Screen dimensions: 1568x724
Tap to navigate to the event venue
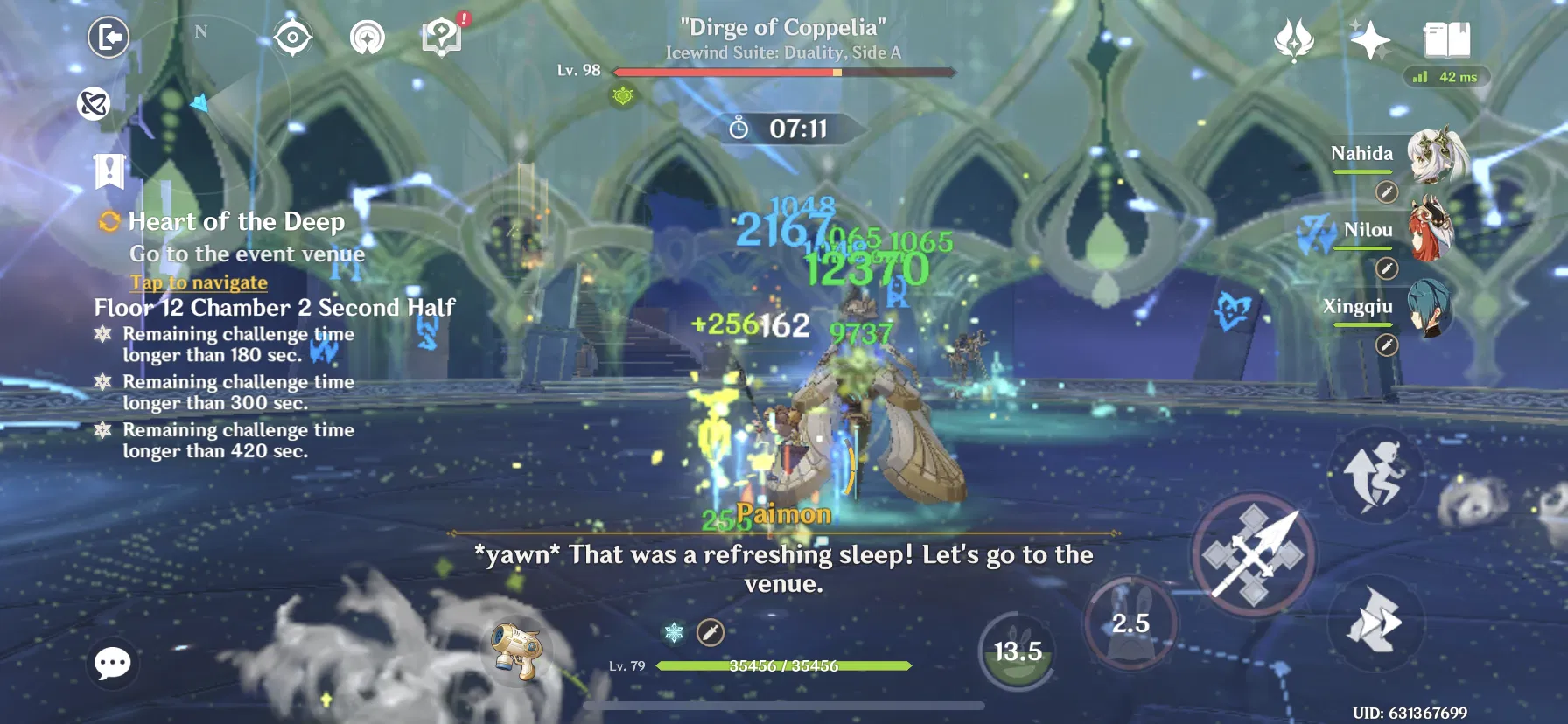coord(198,282)
